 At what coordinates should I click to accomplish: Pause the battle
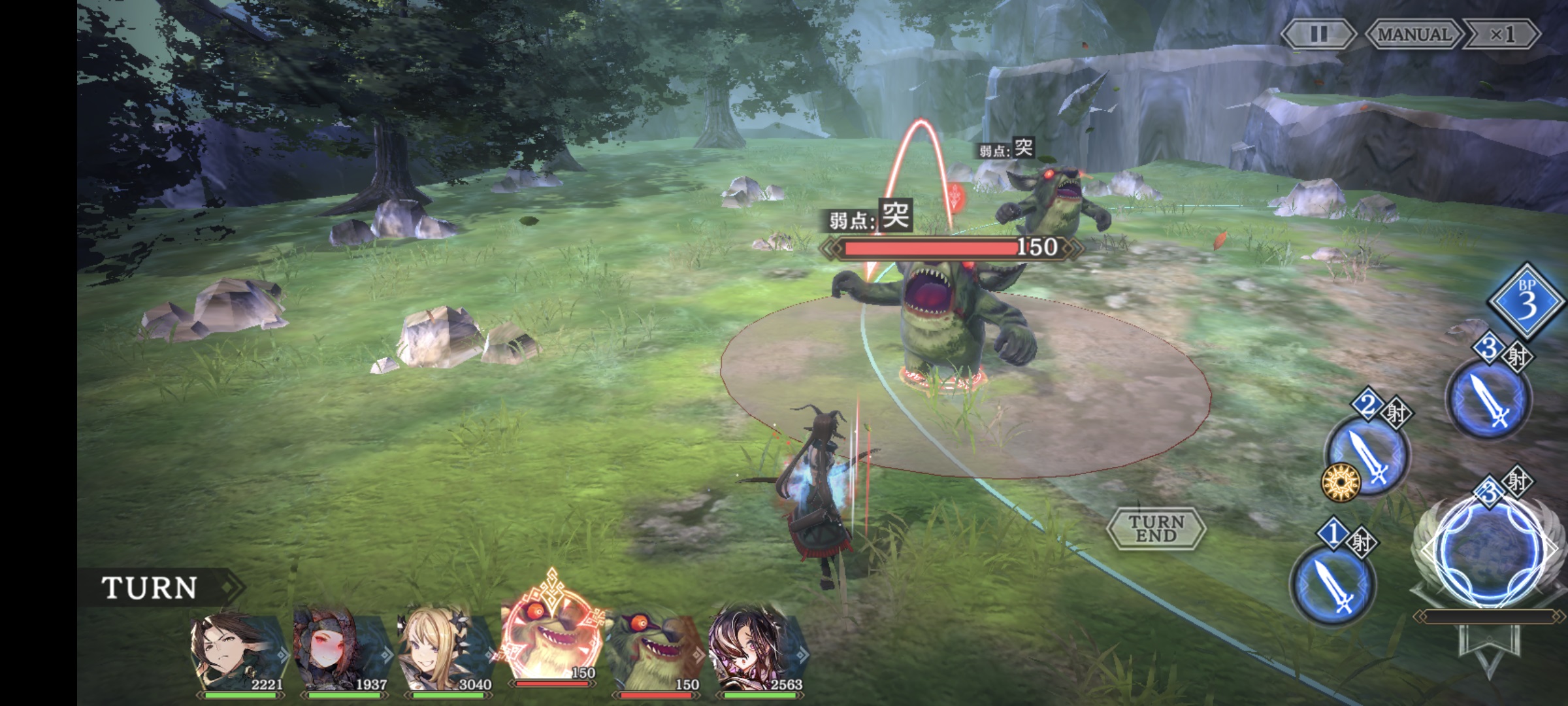(x=1318, y=34)
